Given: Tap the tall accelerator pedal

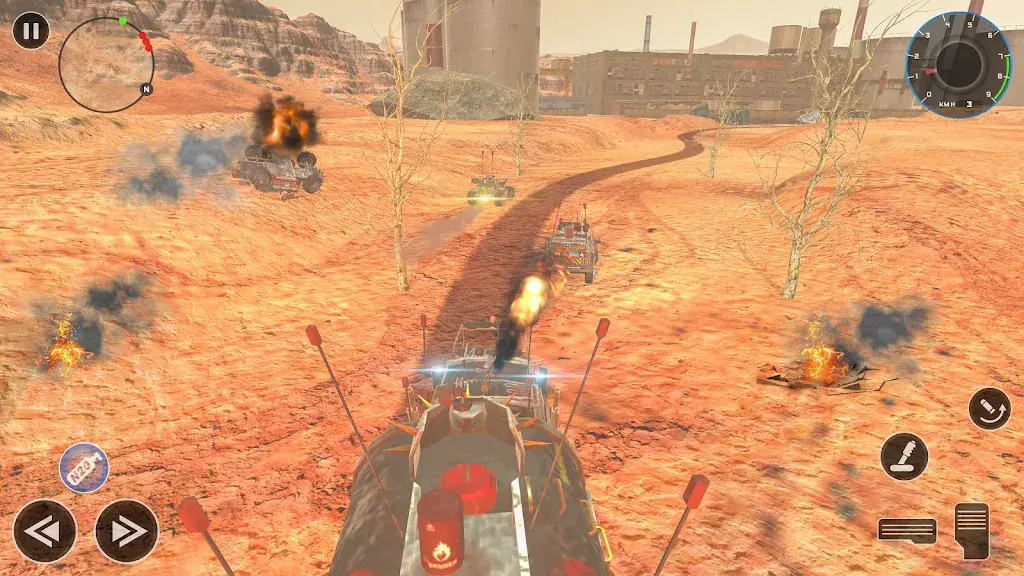Looking at the screenshot, I should click(971, 530).
